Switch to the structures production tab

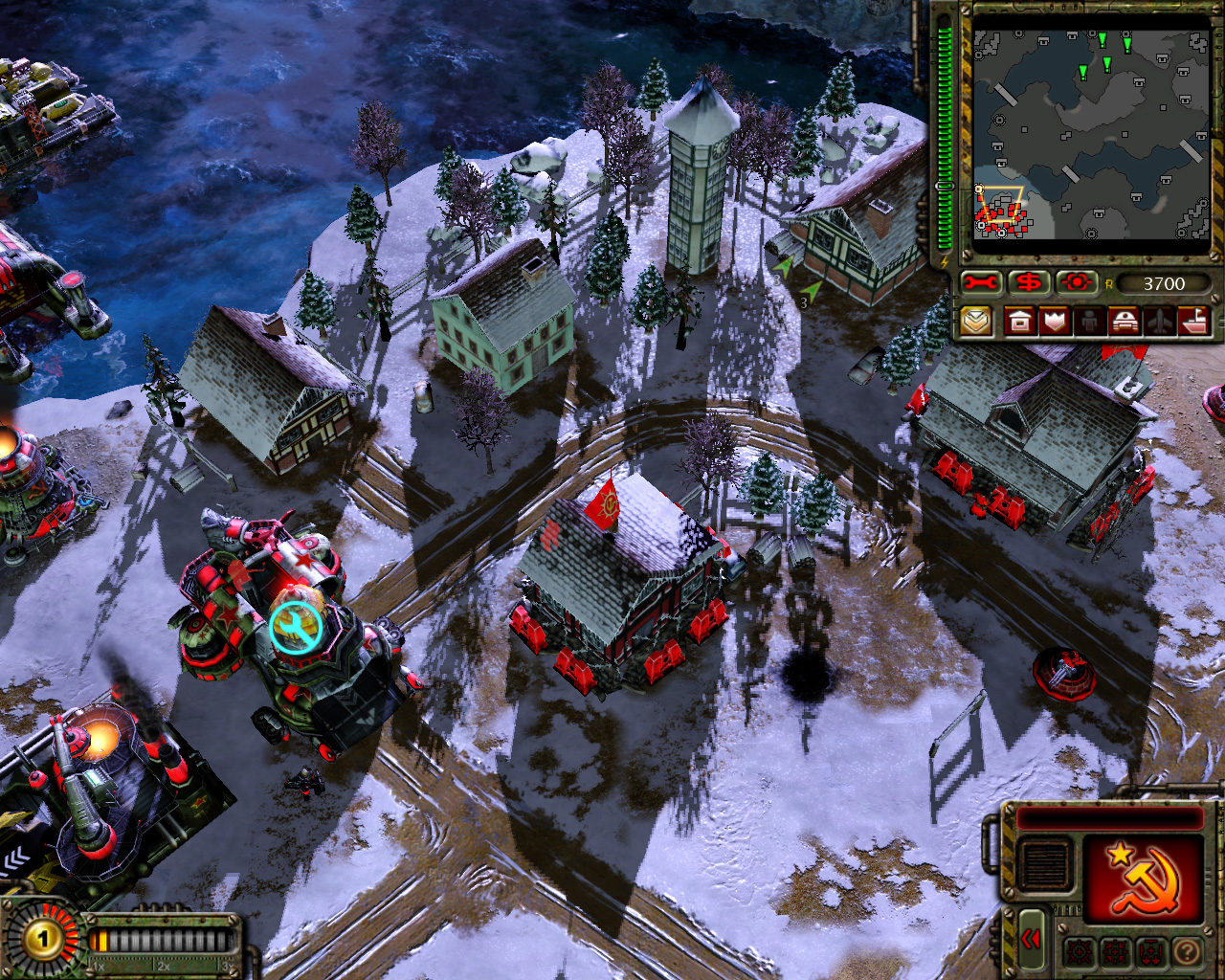pyautogui.click(x=1020, y=322)
